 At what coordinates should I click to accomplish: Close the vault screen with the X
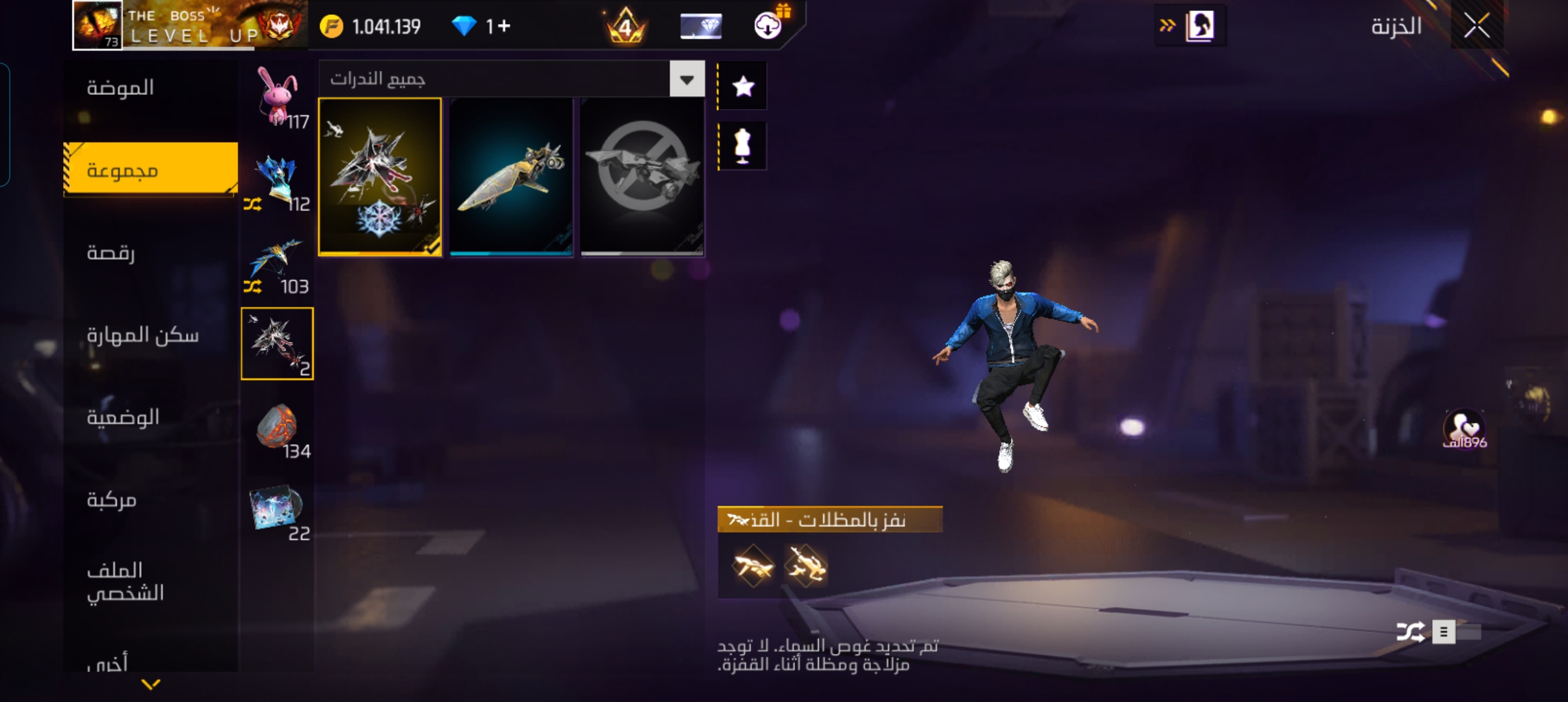coord(1476,27)
